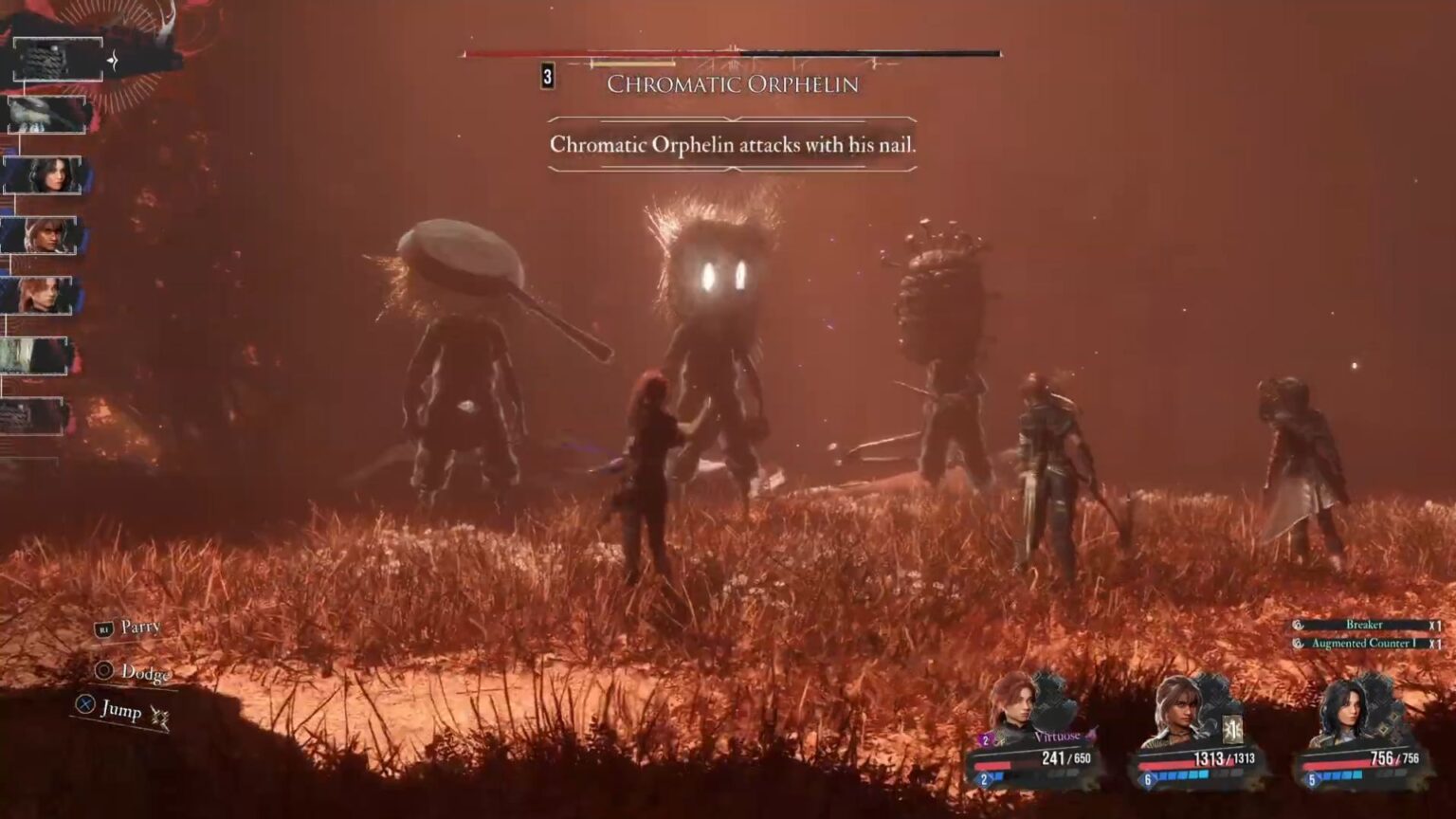Click the stagger counter showing 3
Viewport: 1456px width, 819px height.
pos(547,79)
